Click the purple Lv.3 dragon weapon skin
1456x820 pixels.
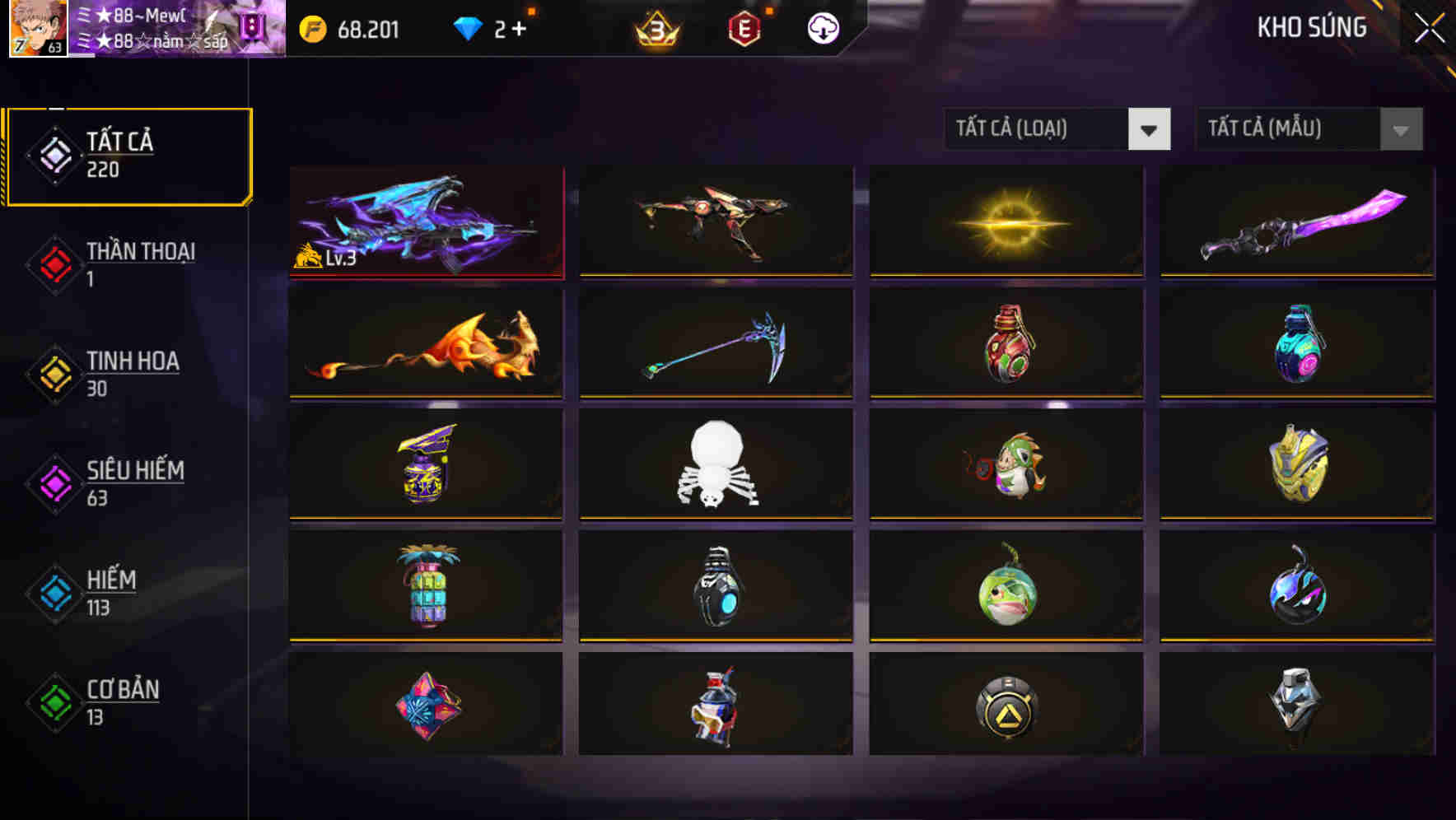tap(425, 221)
